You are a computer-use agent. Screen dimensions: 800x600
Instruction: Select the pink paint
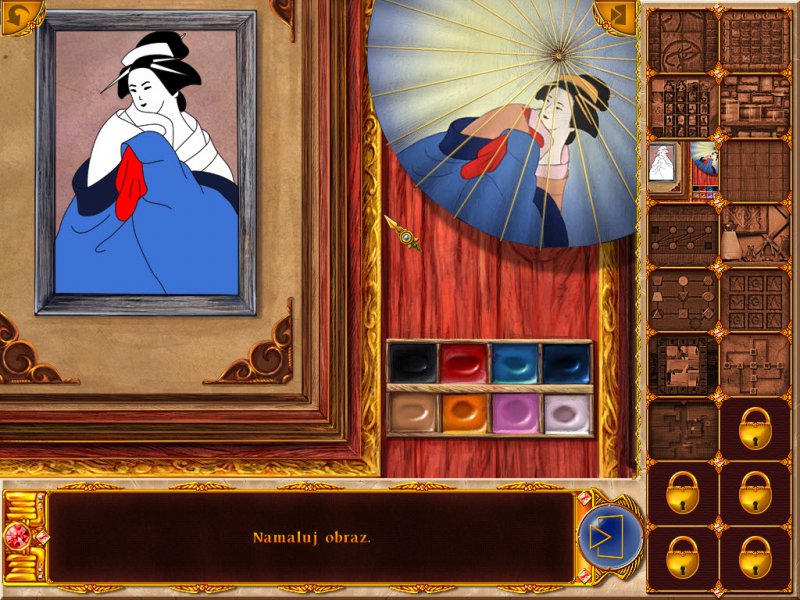(515, 412)
